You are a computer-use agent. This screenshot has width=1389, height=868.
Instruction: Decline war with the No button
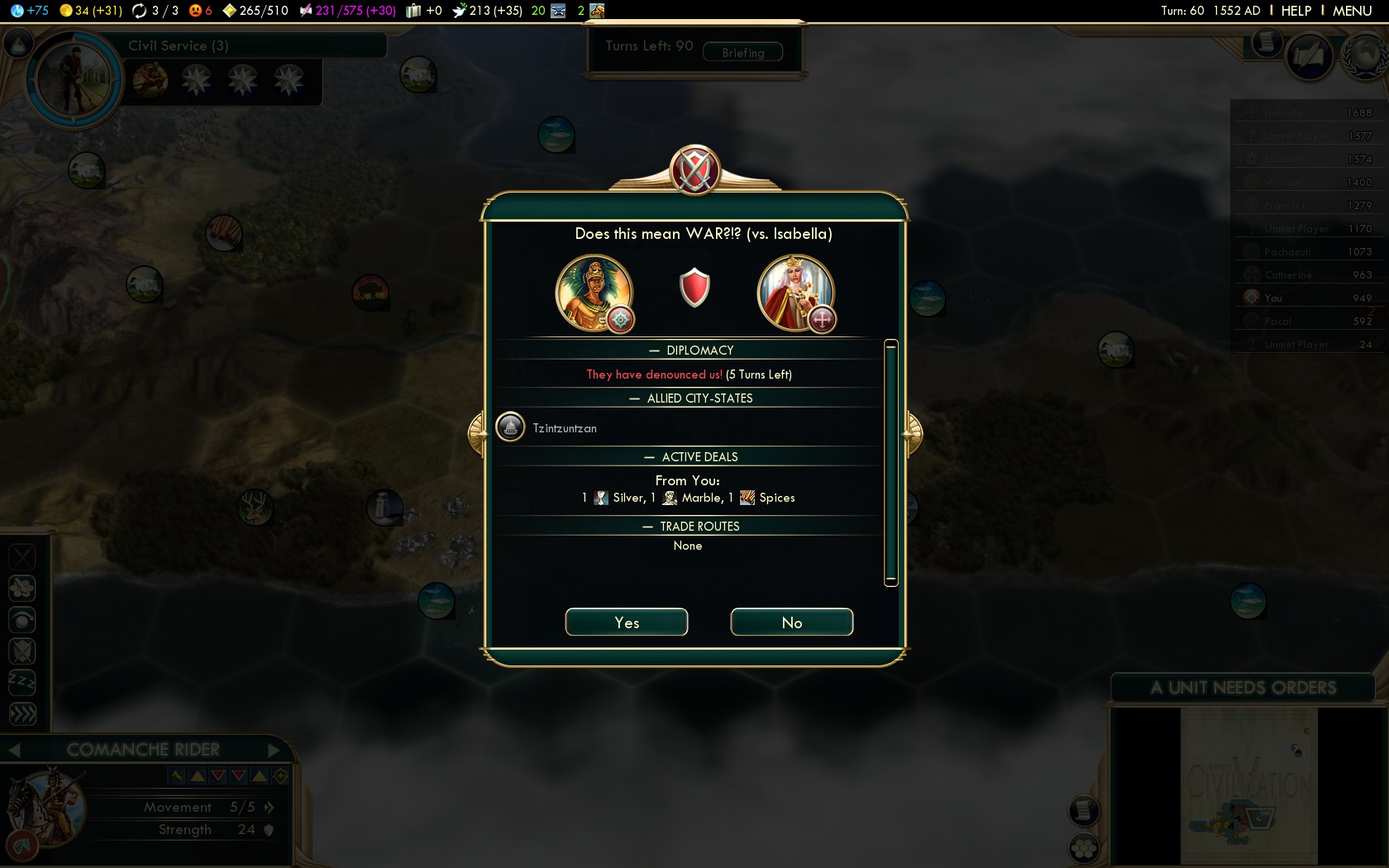pos(791,622)
